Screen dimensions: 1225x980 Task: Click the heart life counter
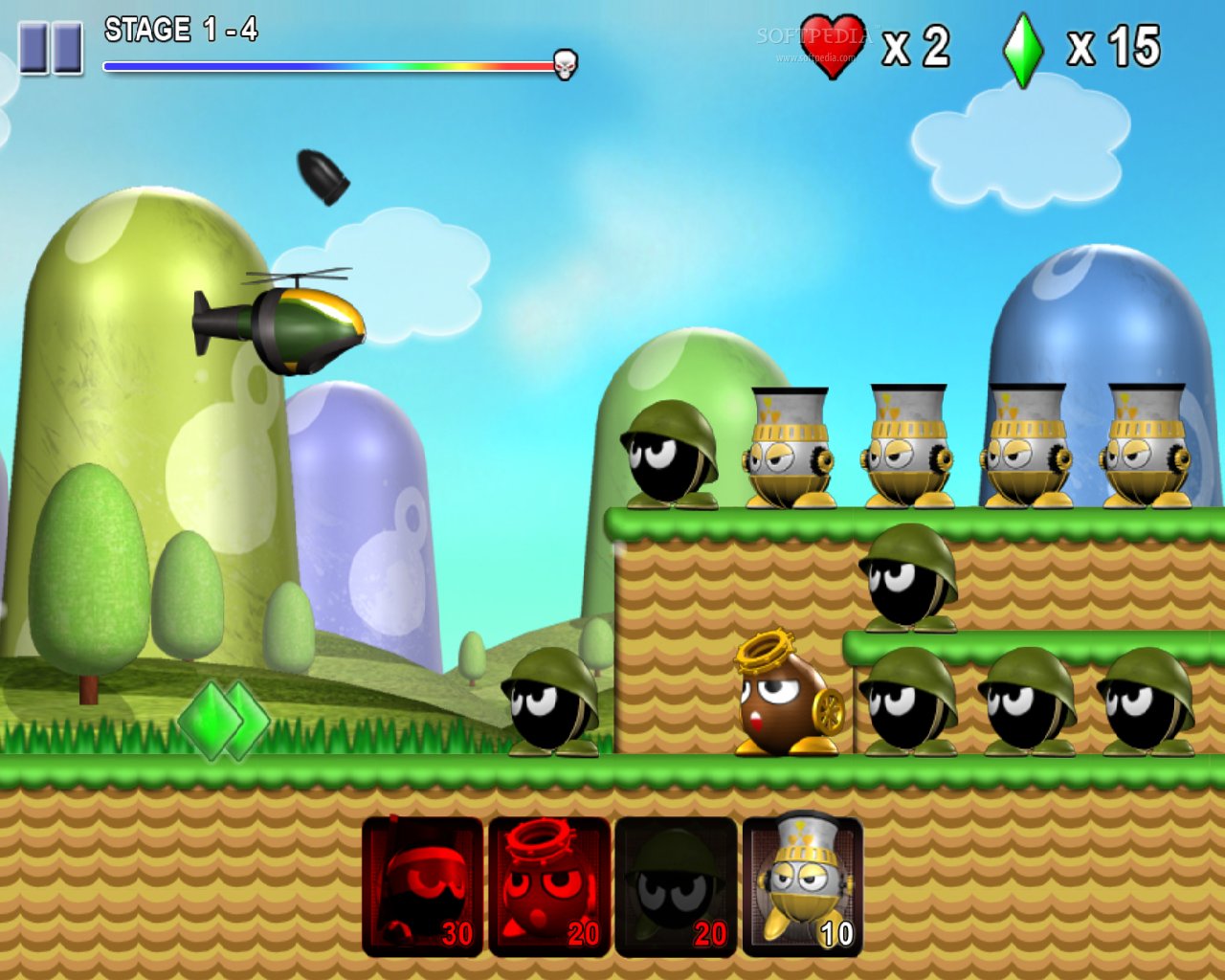pyautogui.click(x=833, y=46)
